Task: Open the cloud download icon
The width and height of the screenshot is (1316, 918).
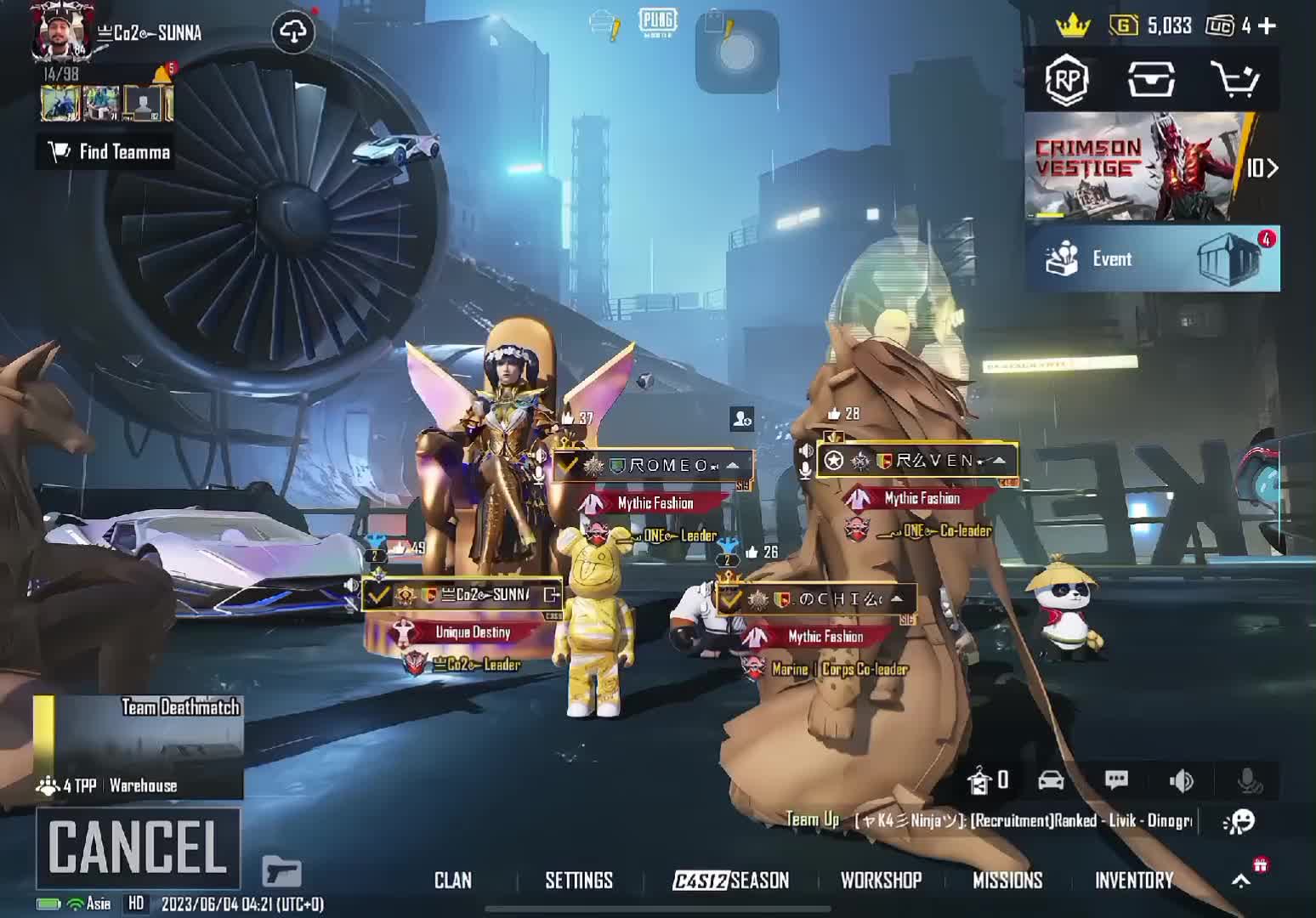Action: 293,32
